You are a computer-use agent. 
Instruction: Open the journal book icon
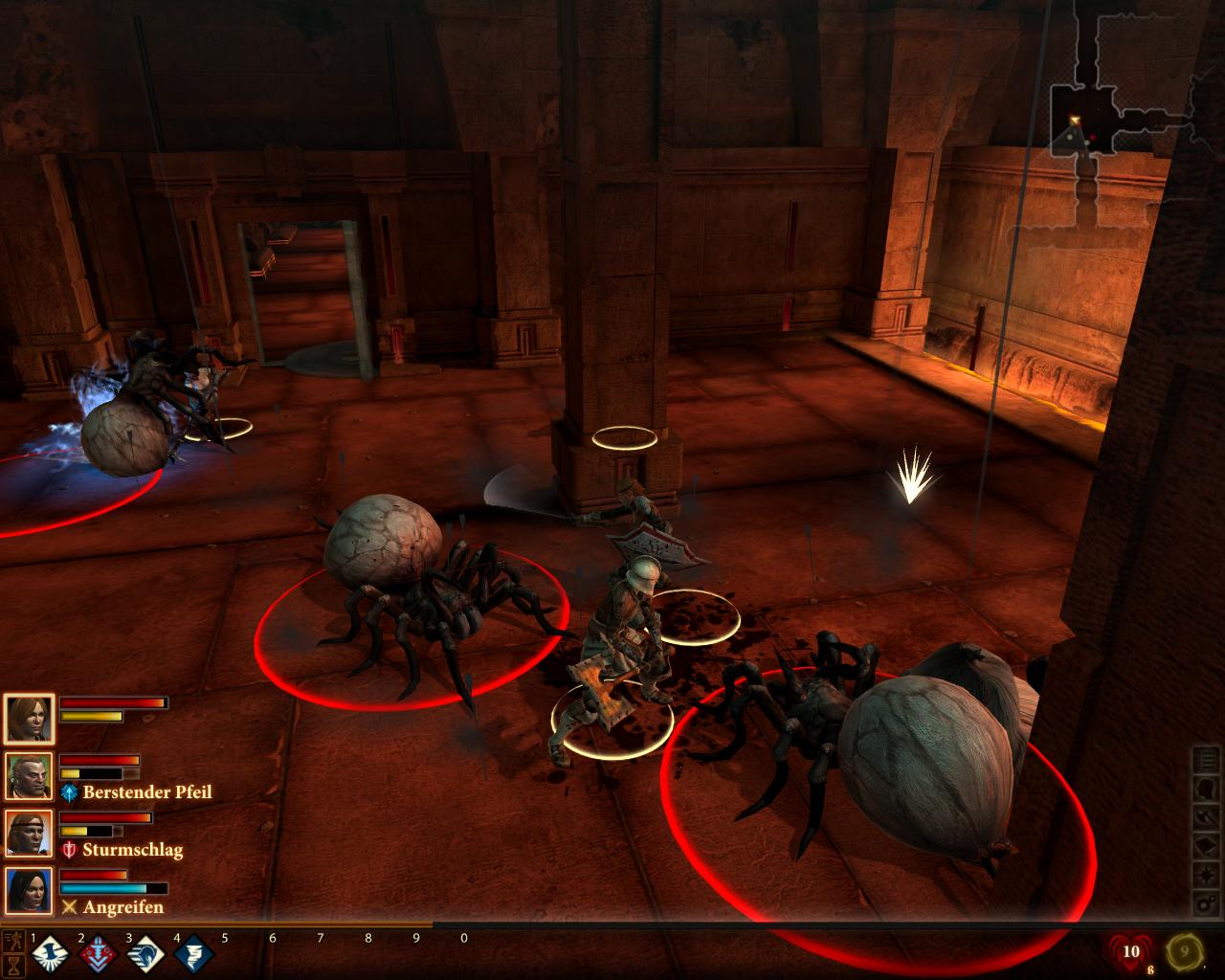coord(1207,847)
